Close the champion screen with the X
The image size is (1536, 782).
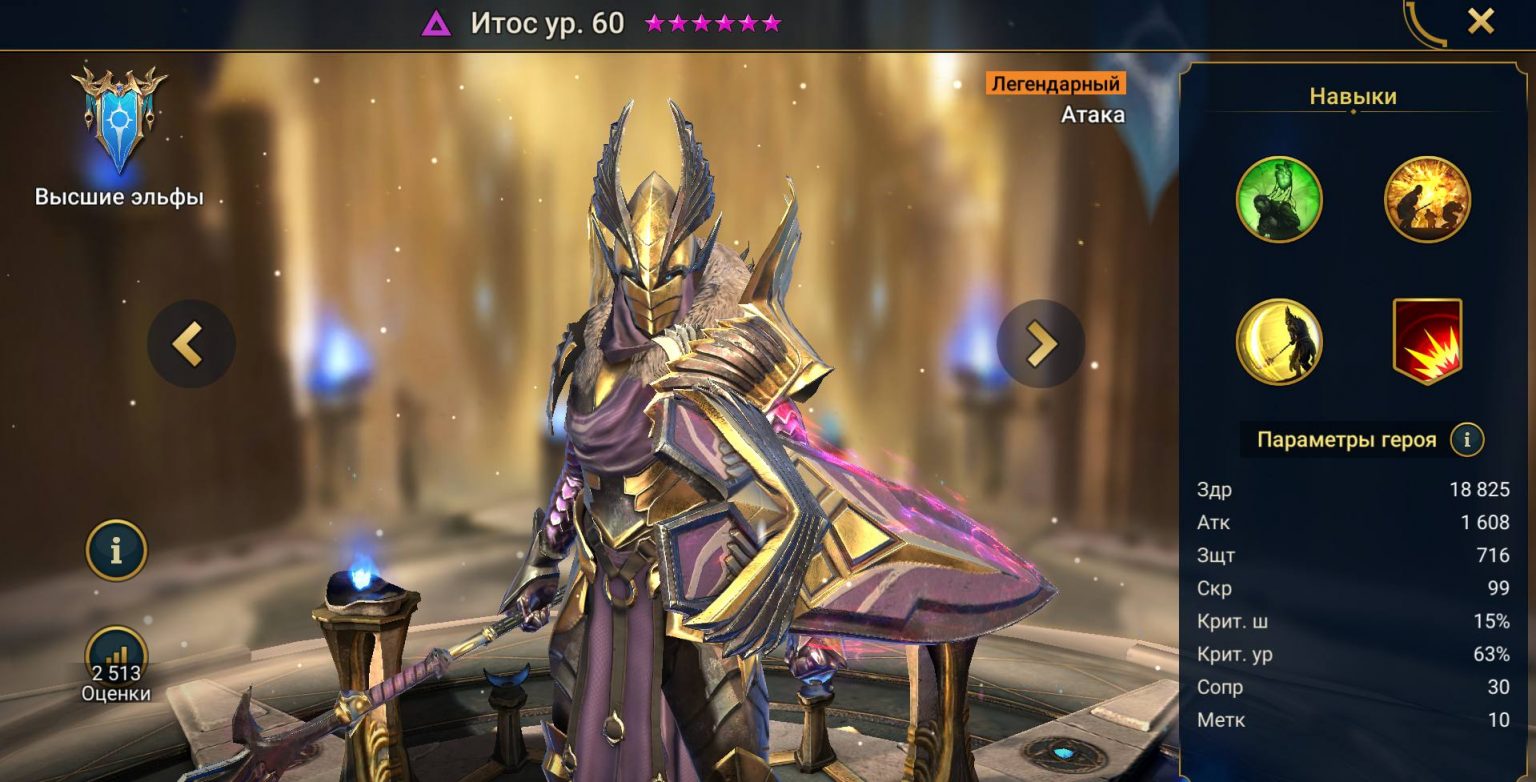(1480, 21)
